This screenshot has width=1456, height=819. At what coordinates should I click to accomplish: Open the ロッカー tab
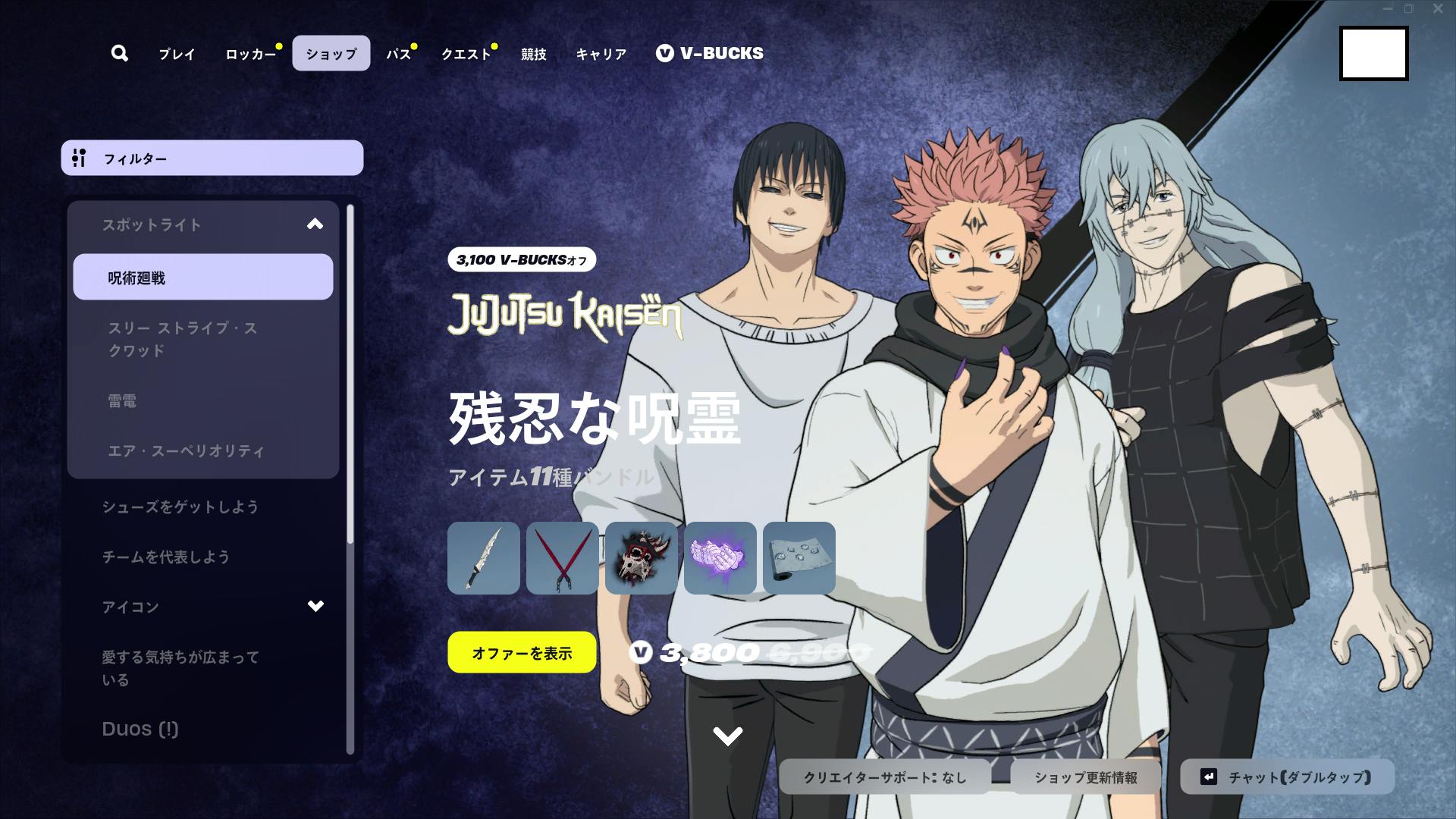click(249, 53)
